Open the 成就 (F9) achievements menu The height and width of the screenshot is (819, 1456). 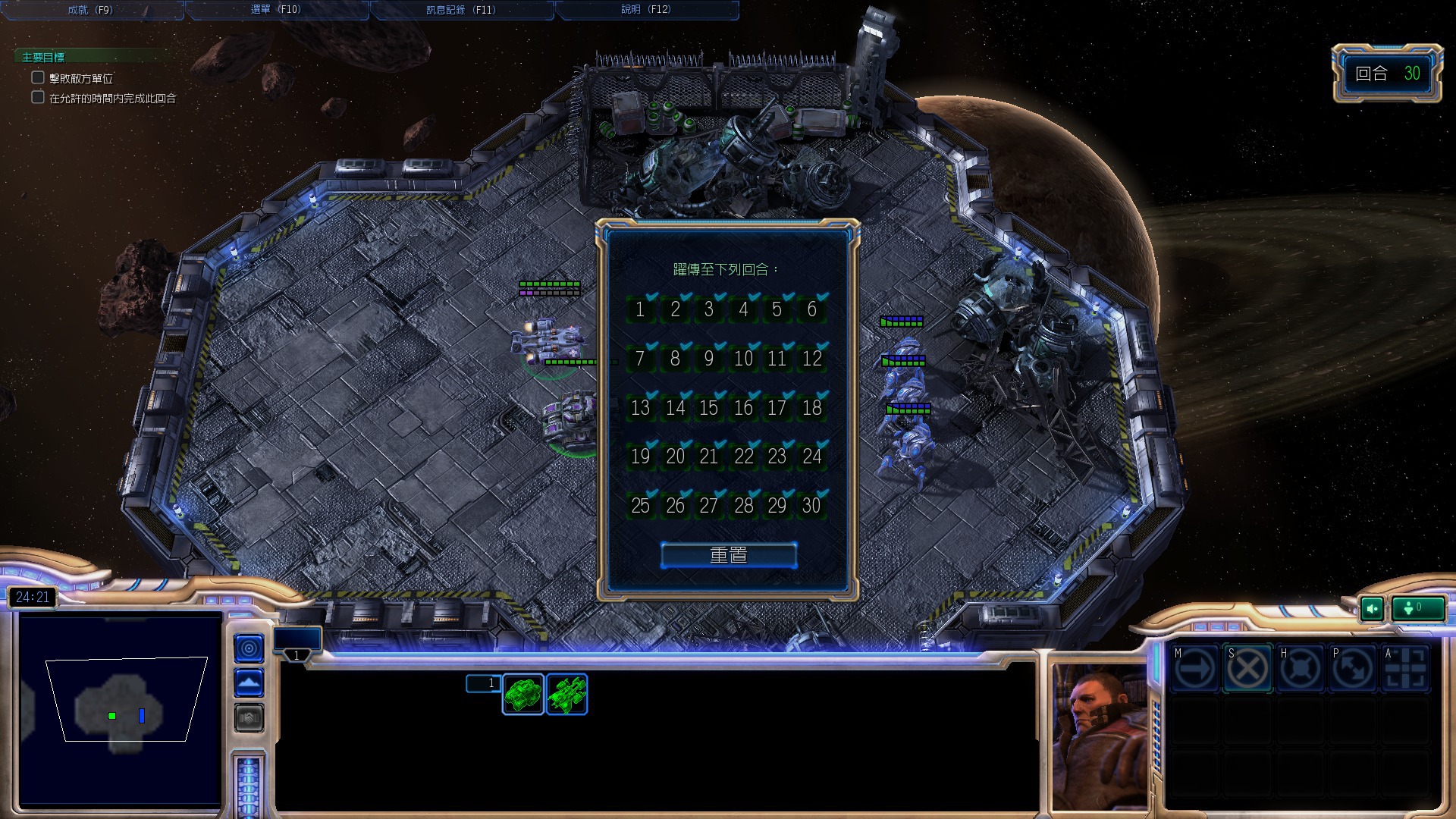point(90,10)
